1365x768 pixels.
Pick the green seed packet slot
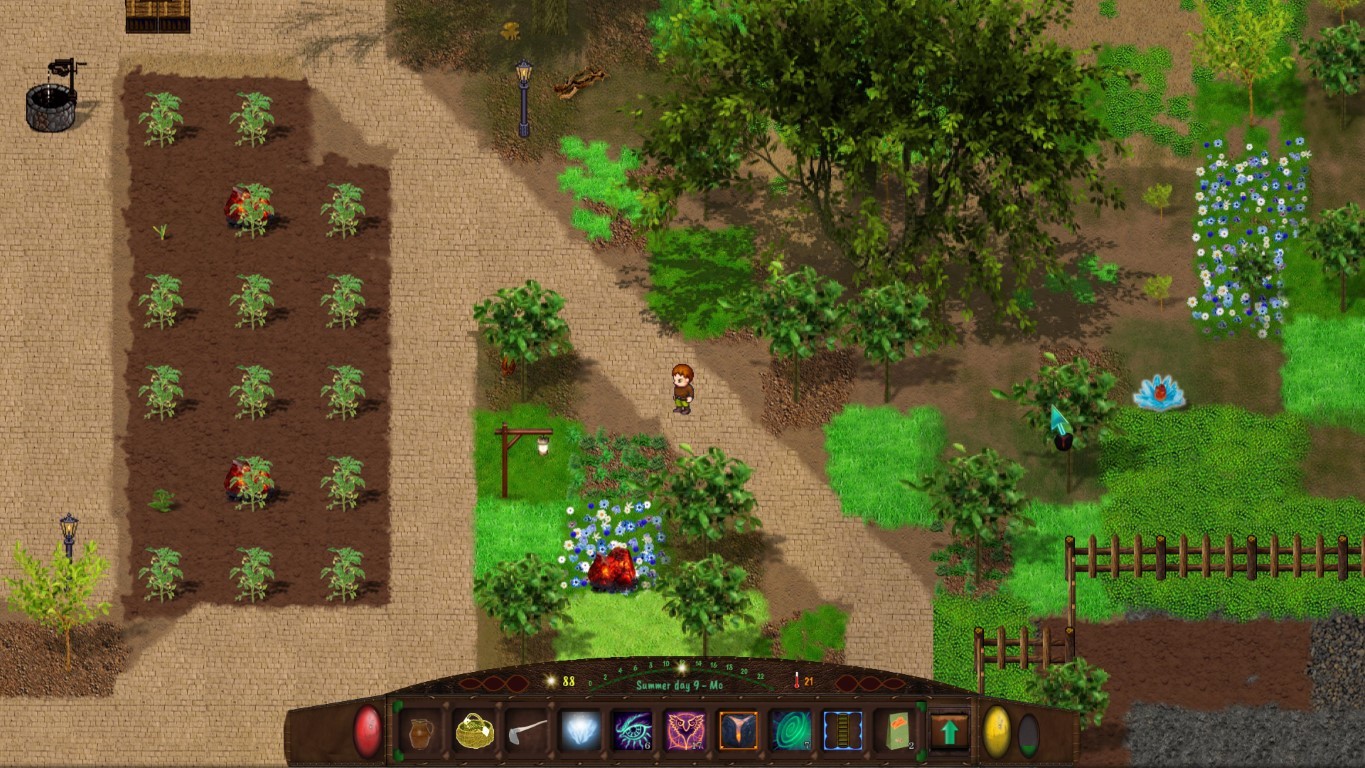pos(894,731)
